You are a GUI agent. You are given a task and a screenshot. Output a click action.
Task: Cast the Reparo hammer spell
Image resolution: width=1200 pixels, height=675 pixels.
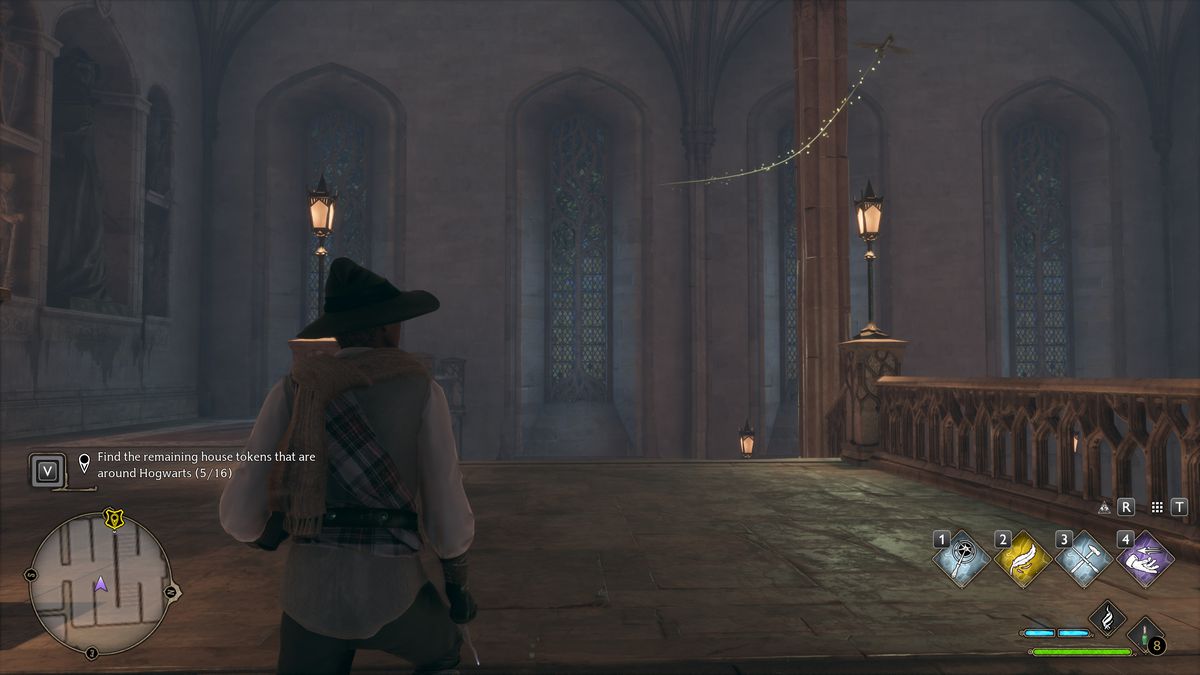point(1085,559)
